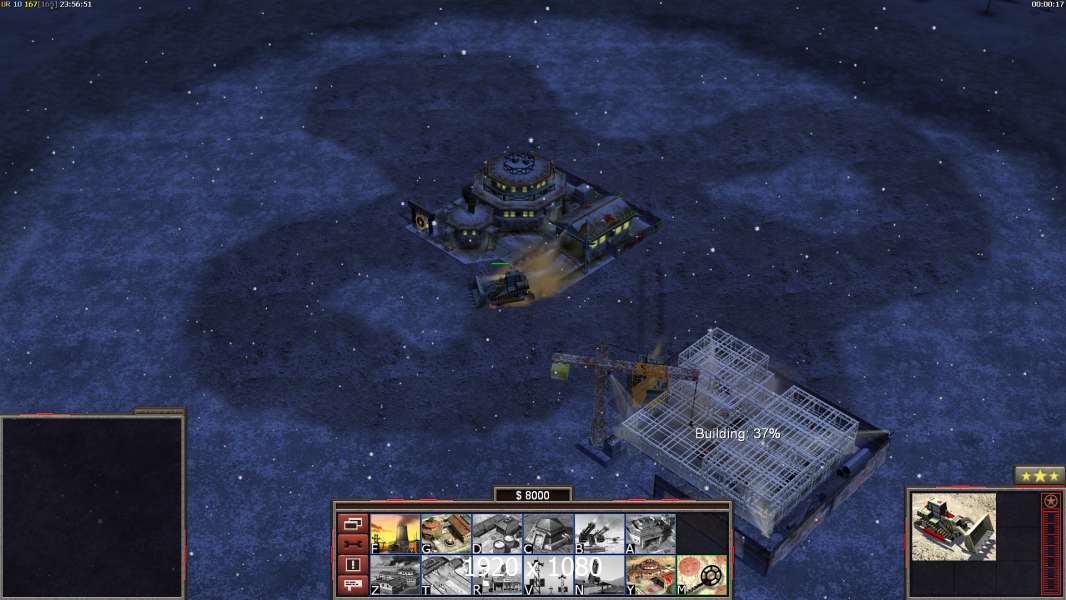Build the Gattling Cannon defense (B)

(599, 534)
